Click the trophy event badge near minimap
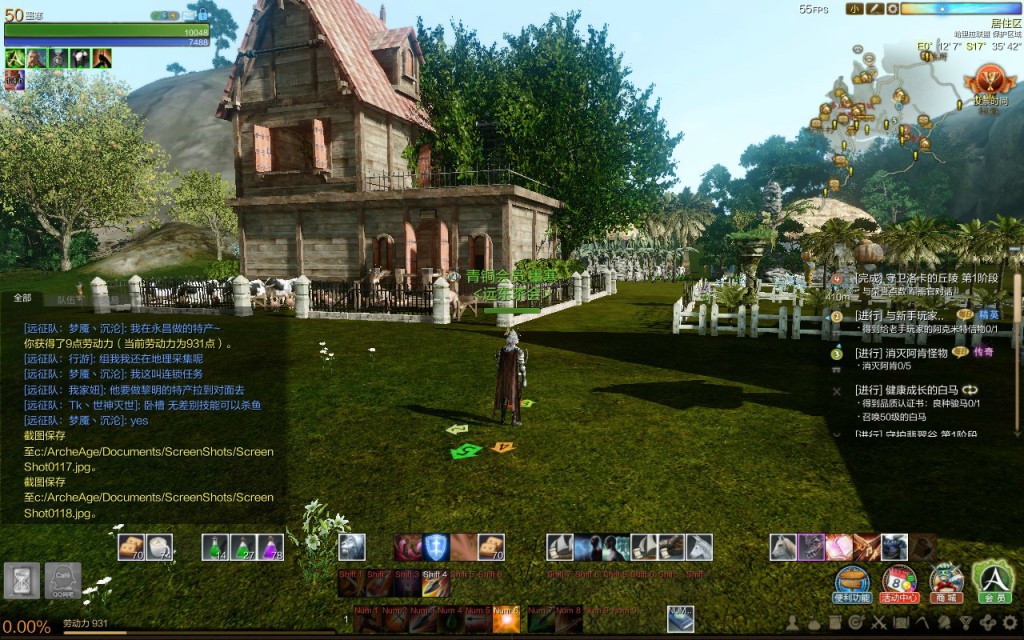Viewport: 1024px width, 640px height. coord(986,82)
